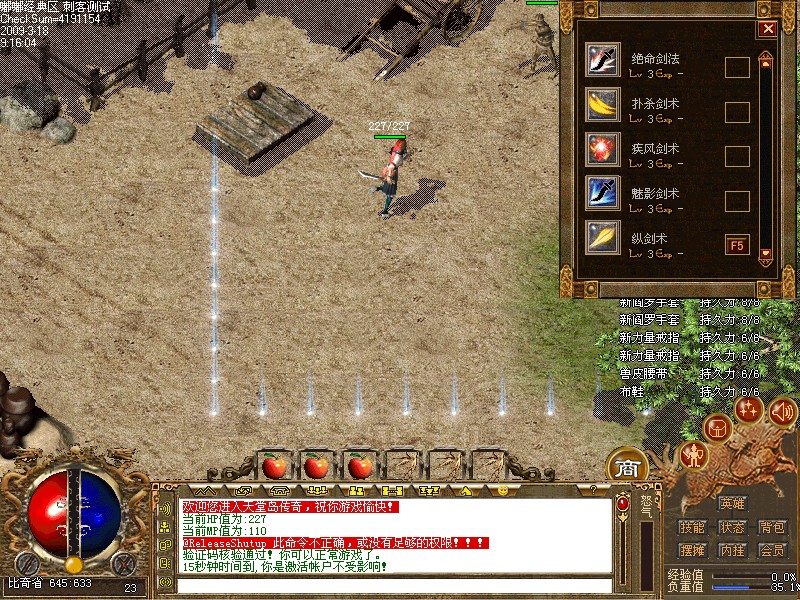Open the 英雄 hero panel

732,503
